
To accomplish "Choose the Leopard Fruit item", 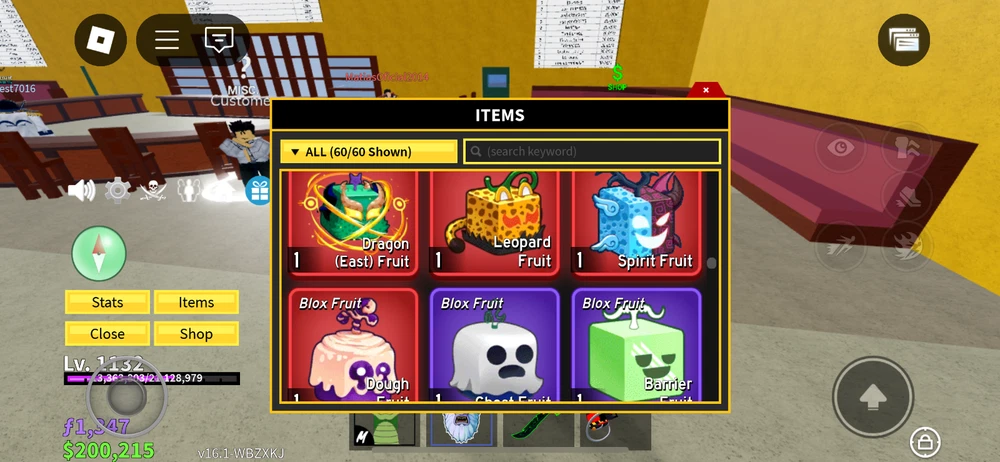I will coord(495,222).
